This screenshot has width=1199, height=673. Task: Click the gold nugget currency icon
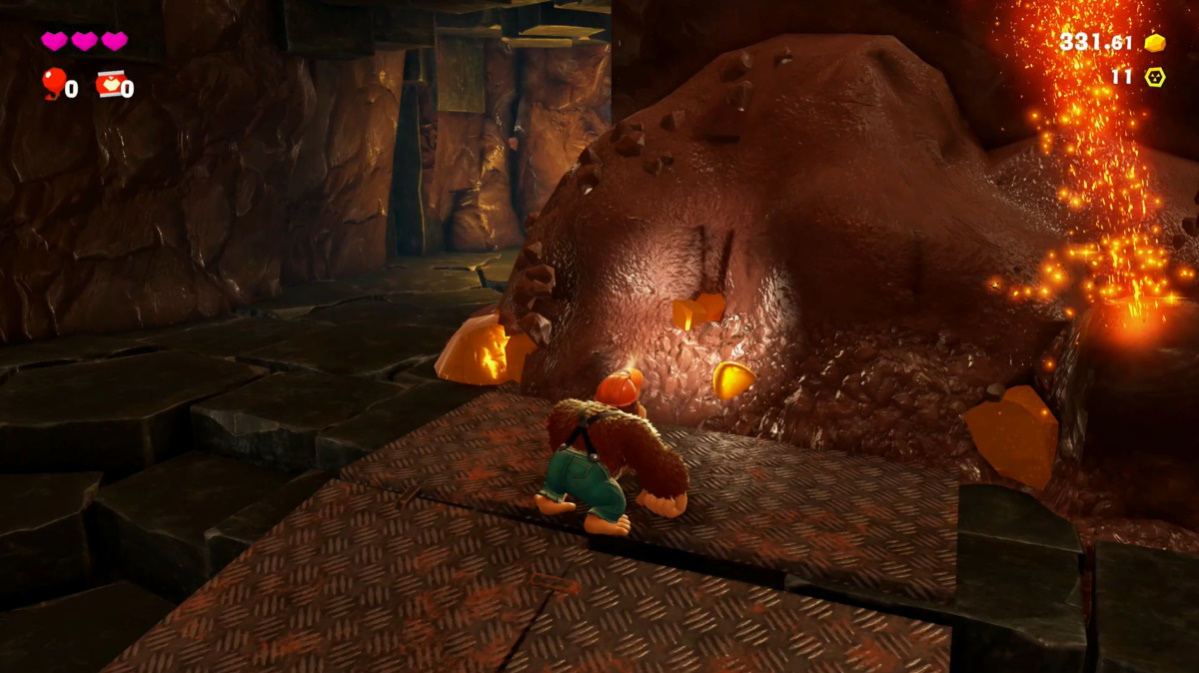(x=1155, y=43)
